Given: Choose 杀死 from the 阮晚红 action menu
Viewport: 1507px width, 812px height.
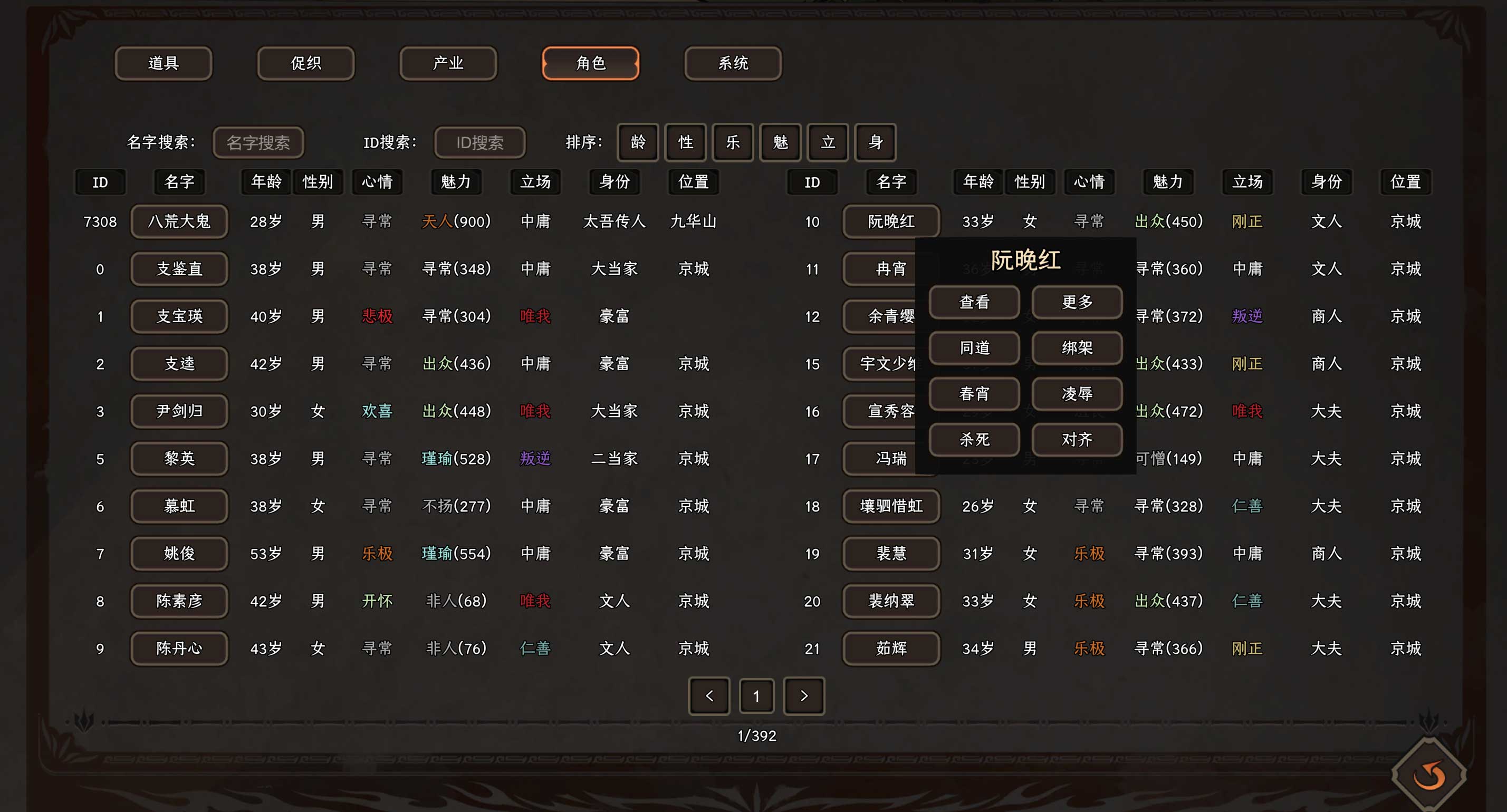Looking at the screenshot, I should tap(974, 440).
